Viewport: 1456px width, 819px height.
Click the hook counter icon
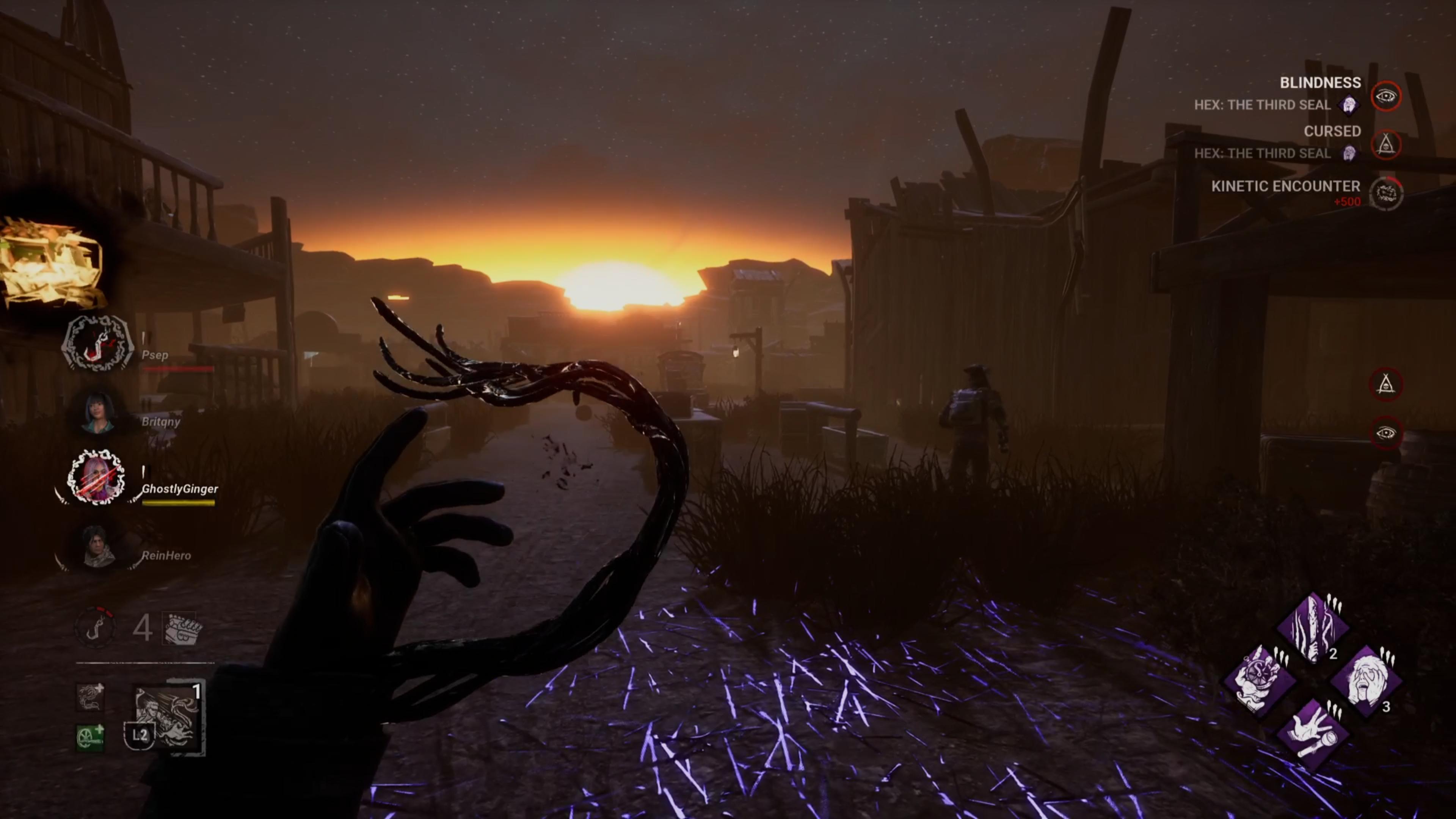point(96,627)
